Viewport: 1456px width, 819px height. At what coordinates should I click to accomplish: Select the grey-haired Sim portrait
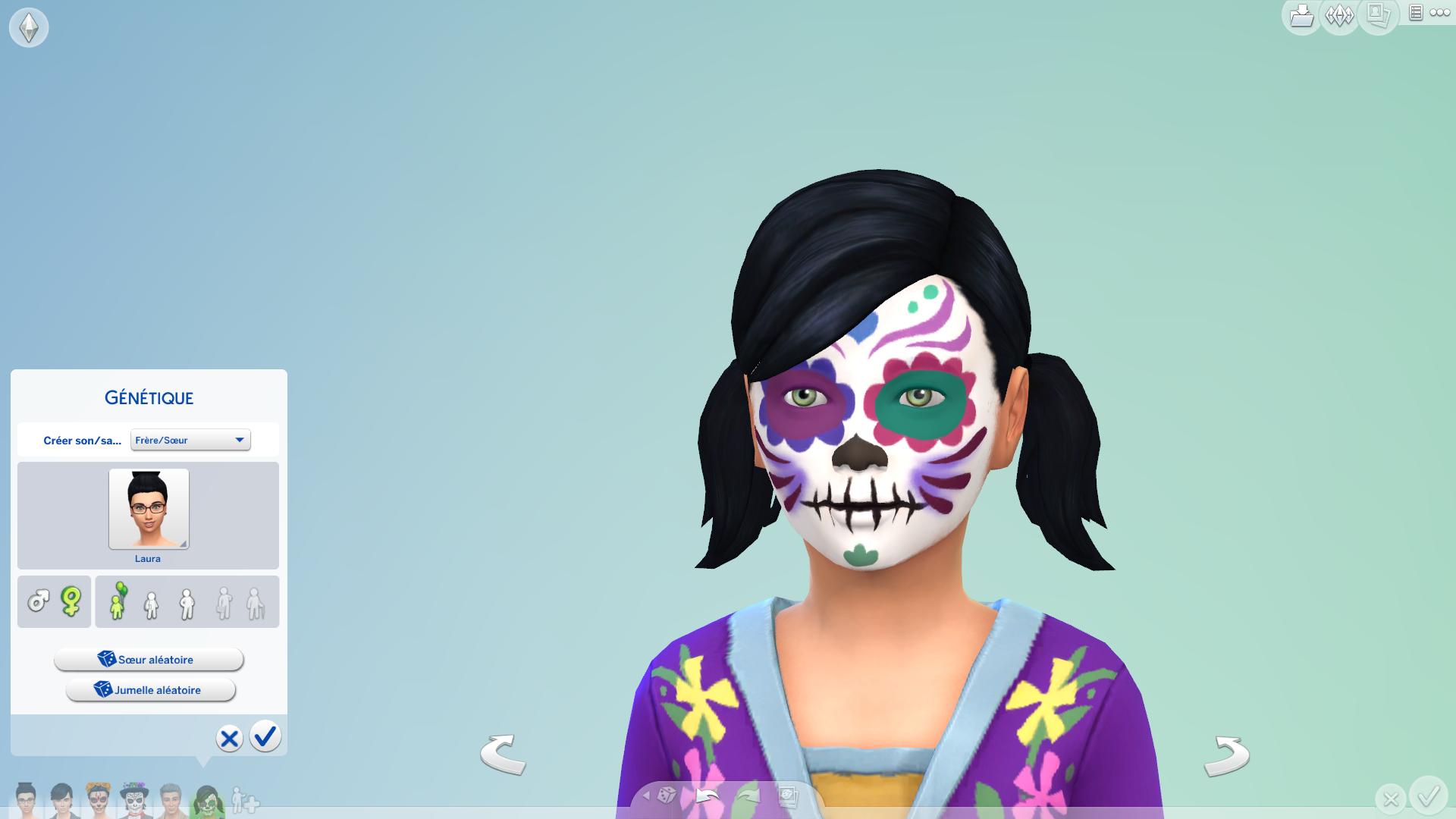[x=171, y=800]
